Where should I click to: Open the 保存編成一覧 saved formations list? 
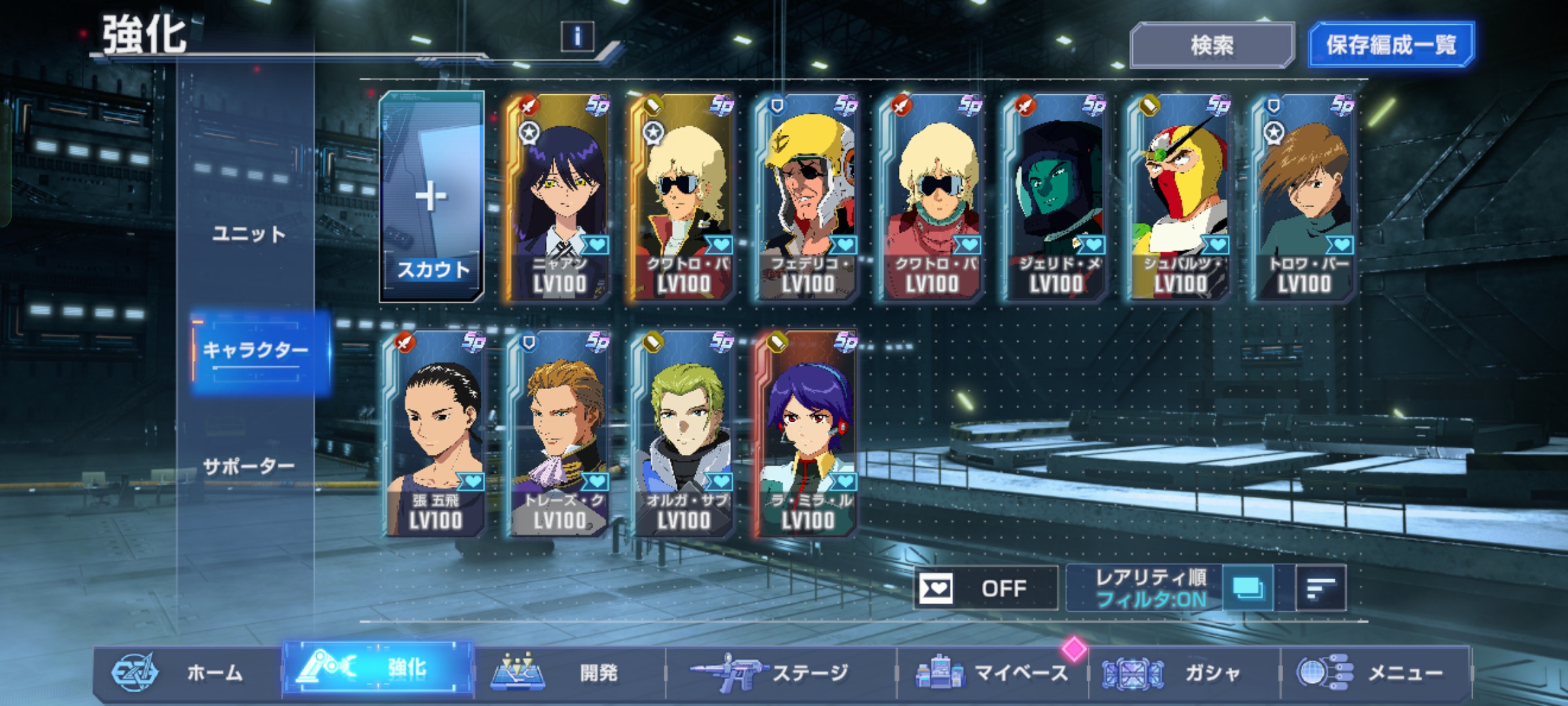click(x=1391, y=45)
